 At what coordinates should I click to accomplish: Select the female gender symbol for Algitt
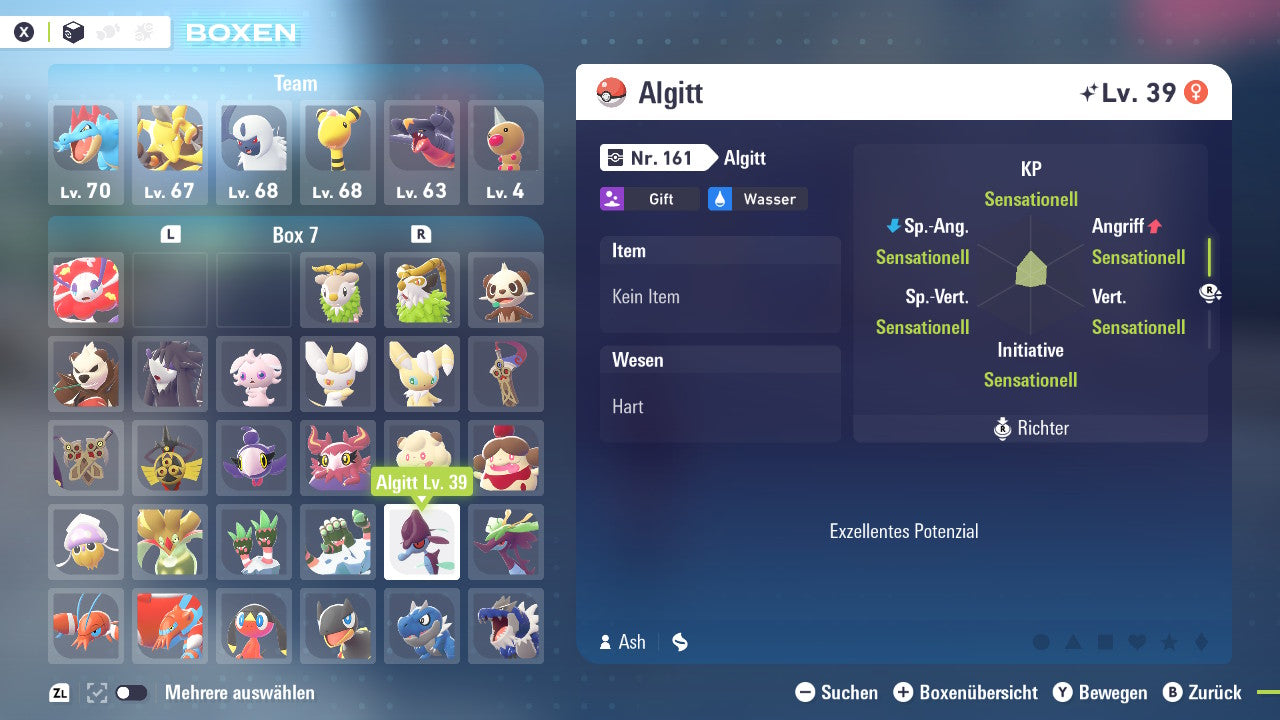click(1197, 92)
